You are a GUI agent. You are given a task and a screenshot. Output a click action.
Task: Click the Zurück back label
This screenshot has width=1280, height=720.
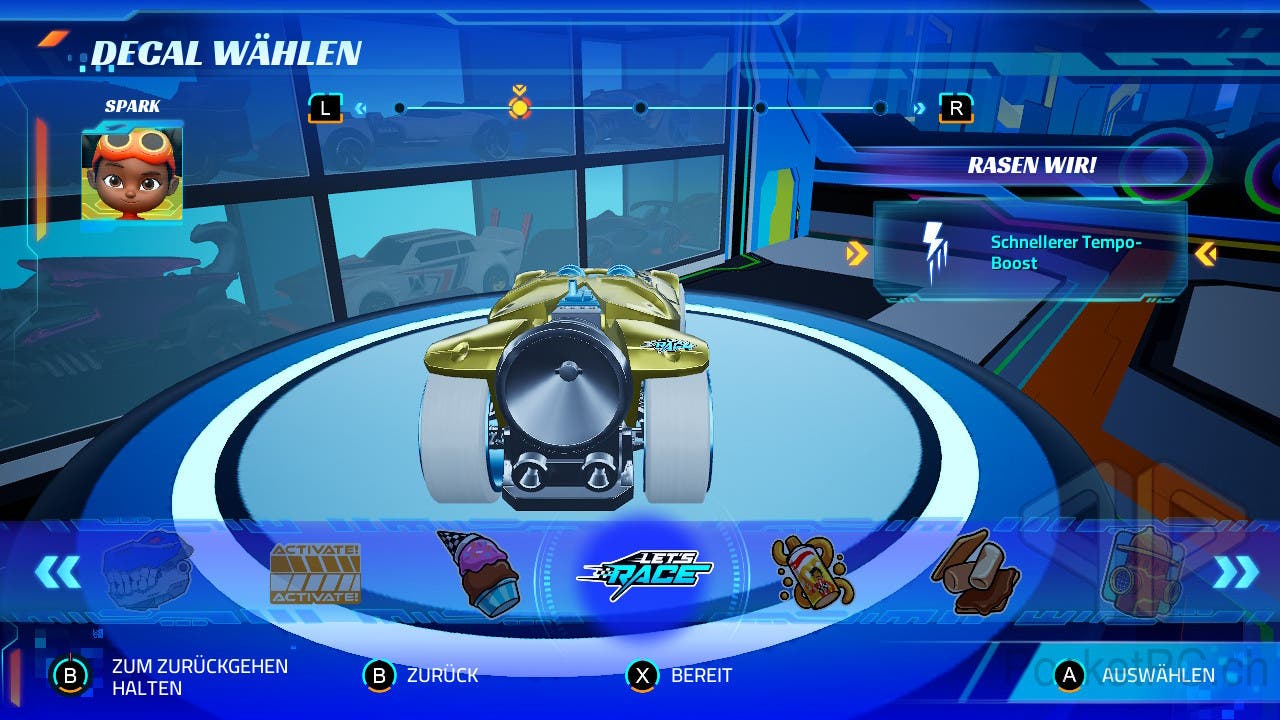click(x=442, y=676)
